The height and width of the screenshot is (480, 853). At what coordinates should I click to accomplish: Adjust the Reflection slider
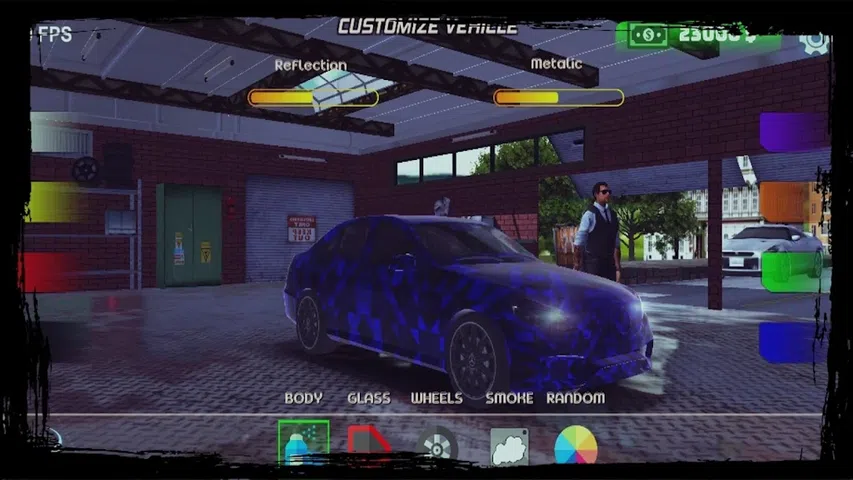point(312,98)
